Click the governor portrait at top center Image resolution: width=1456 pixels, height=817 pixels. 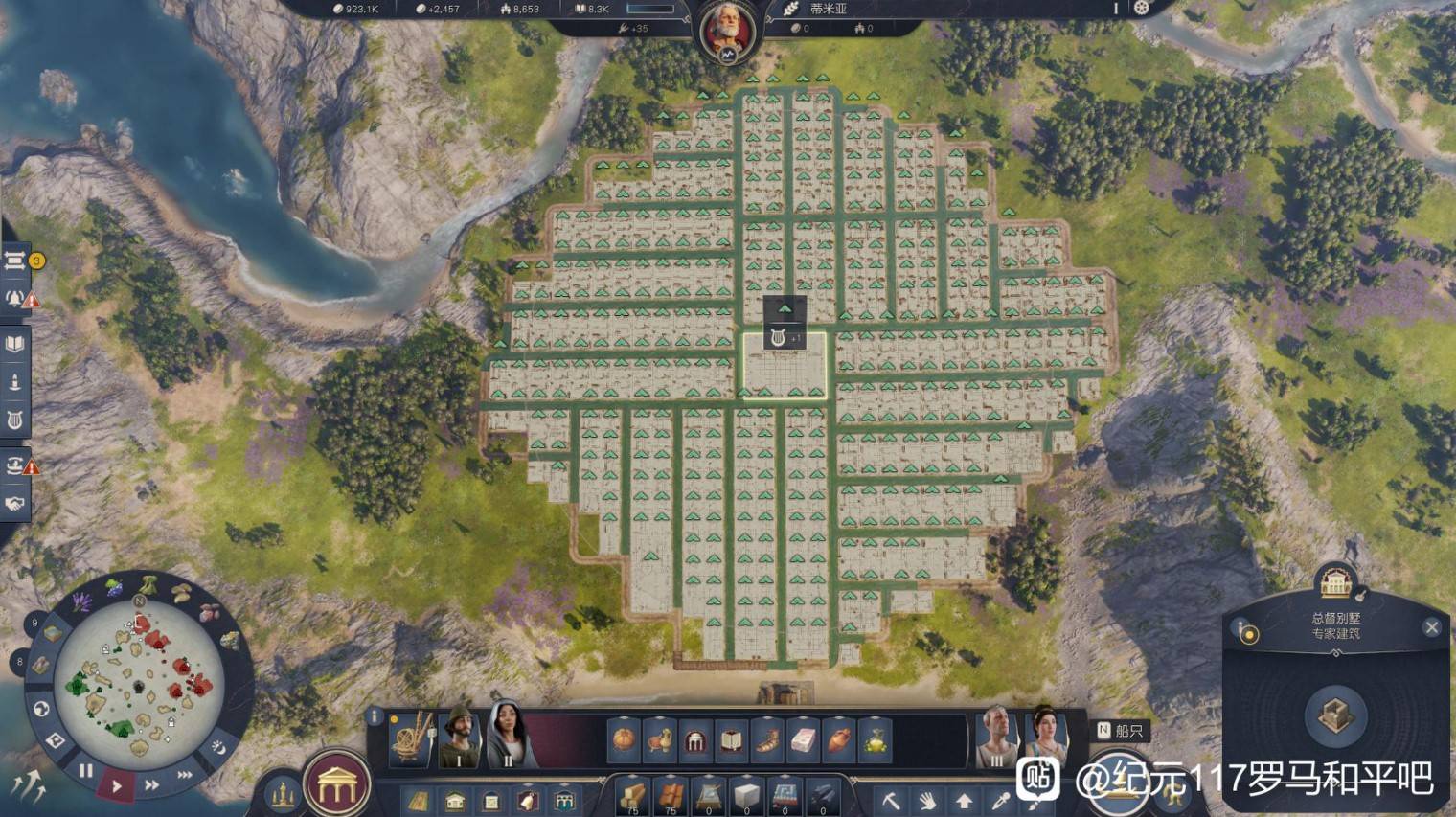727,30
